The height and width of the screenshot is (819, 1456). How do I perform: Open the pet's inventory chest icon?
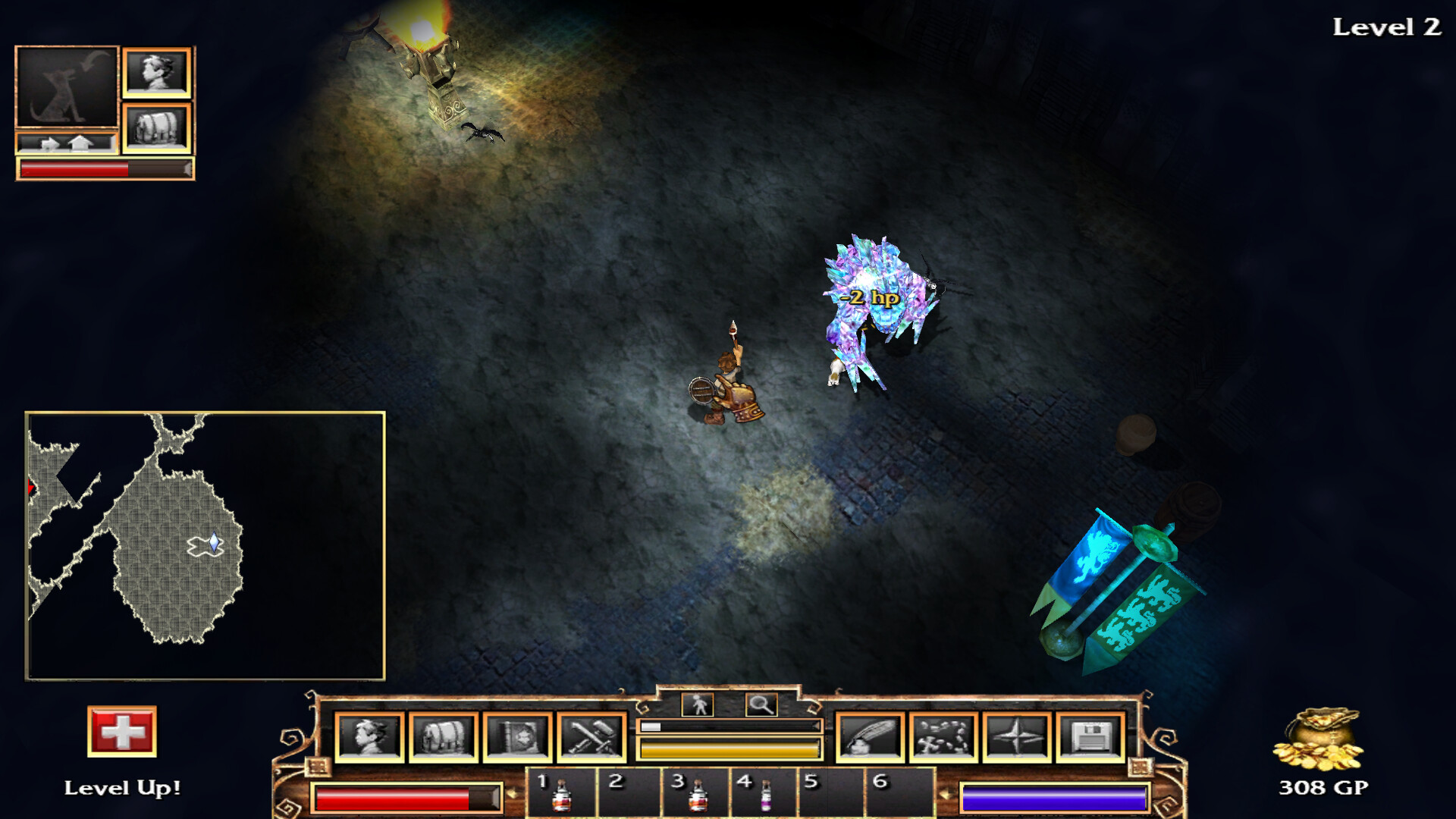pos(157,127)
